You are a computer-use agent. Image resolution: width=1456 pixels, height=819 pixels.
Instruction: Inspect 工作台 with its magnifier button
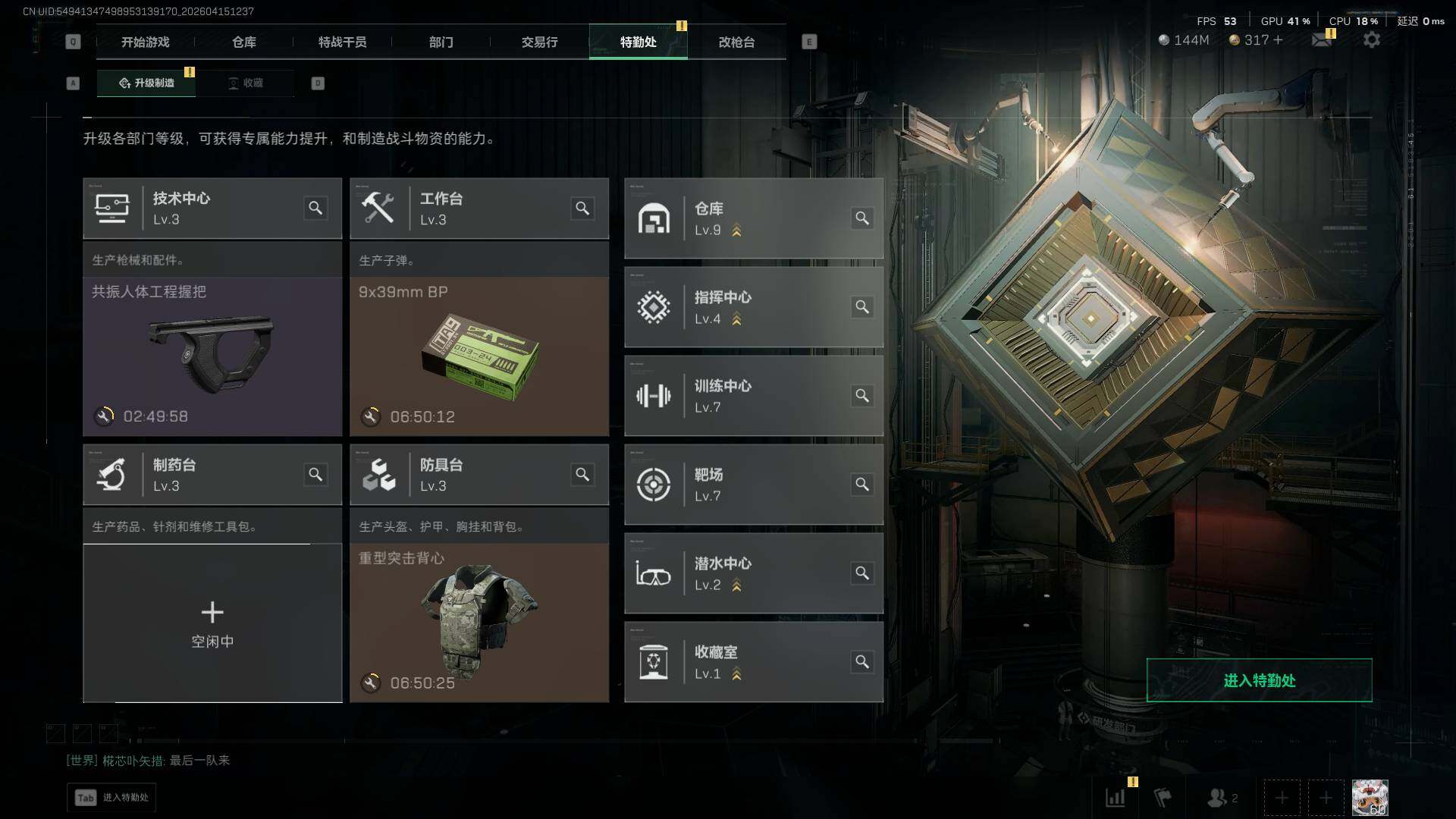click(582, 209)
